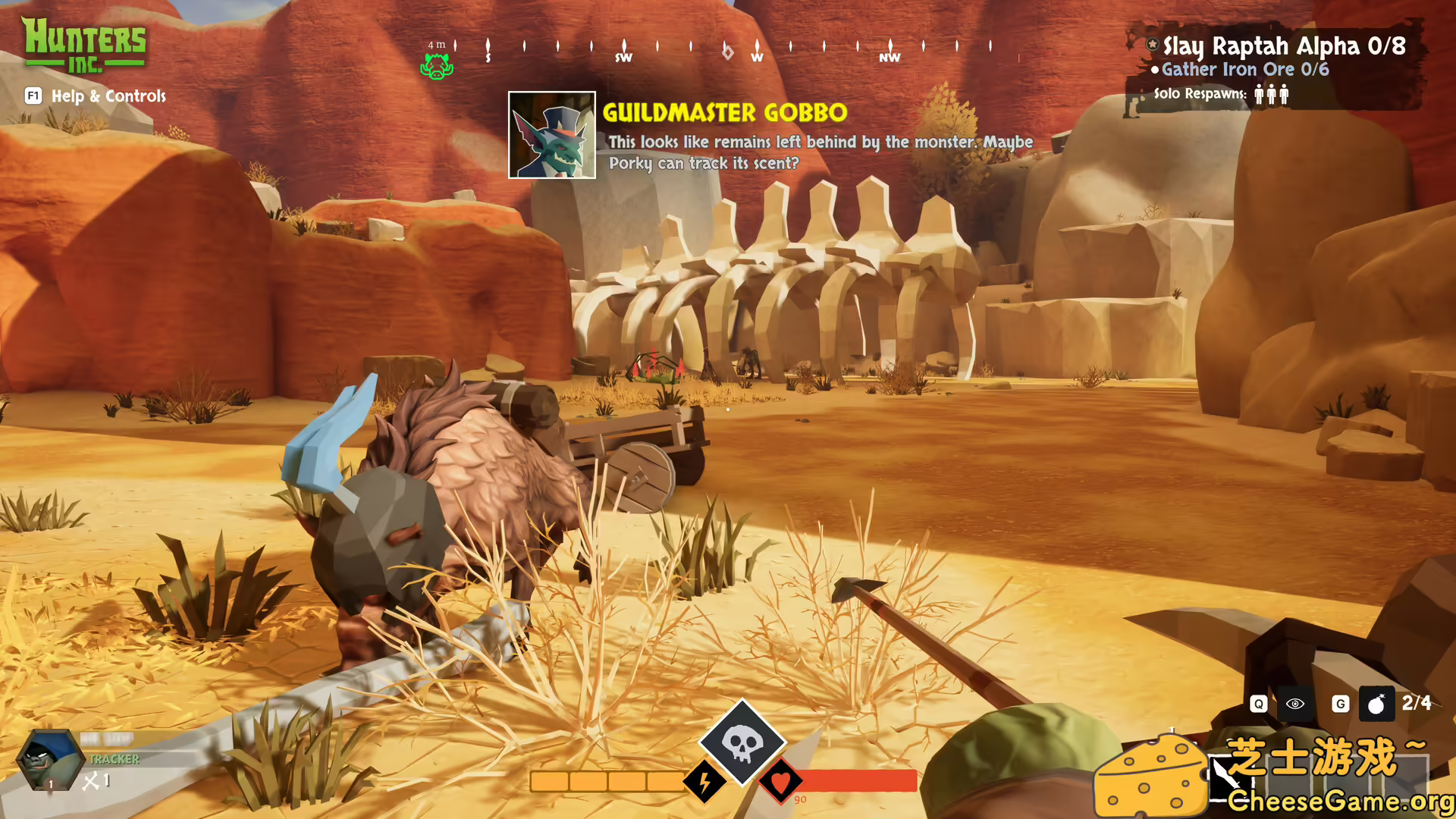
Task: Toggle the G bomb slot showing 2/4
Action: point(1341,704)
